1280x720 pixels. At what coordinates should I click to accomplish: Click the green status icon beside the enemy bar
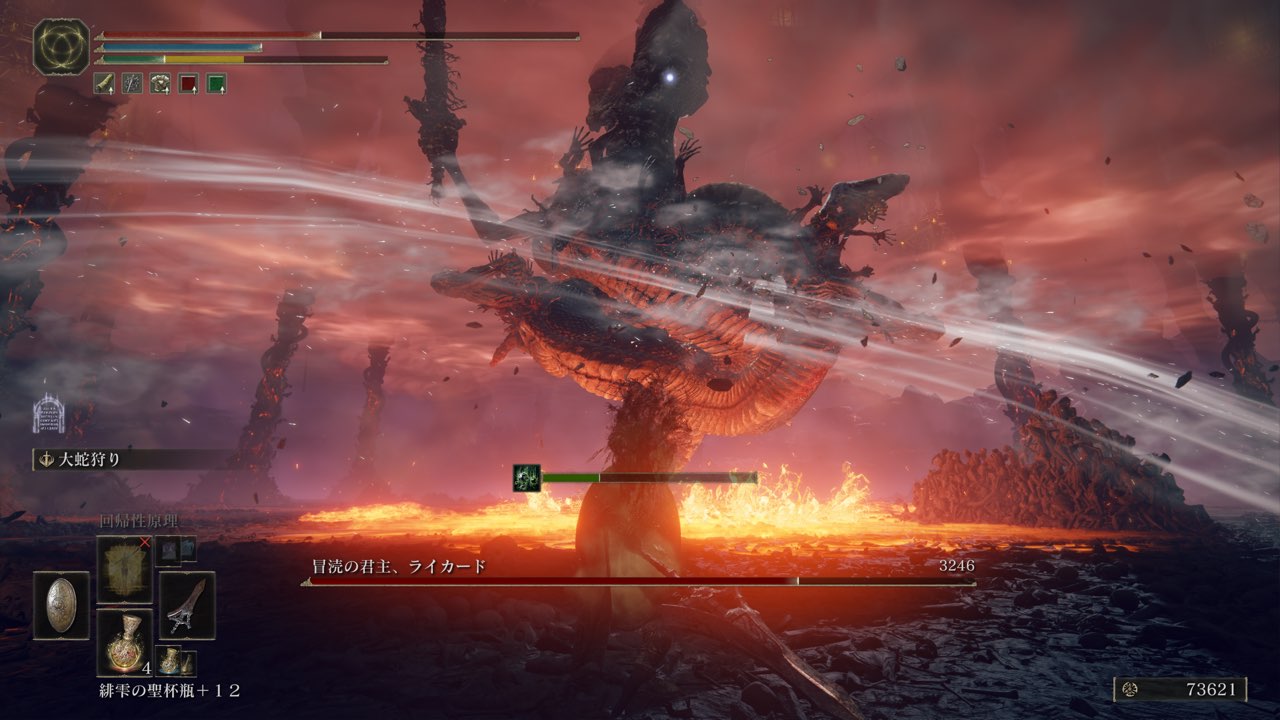[x=527, y=478]
